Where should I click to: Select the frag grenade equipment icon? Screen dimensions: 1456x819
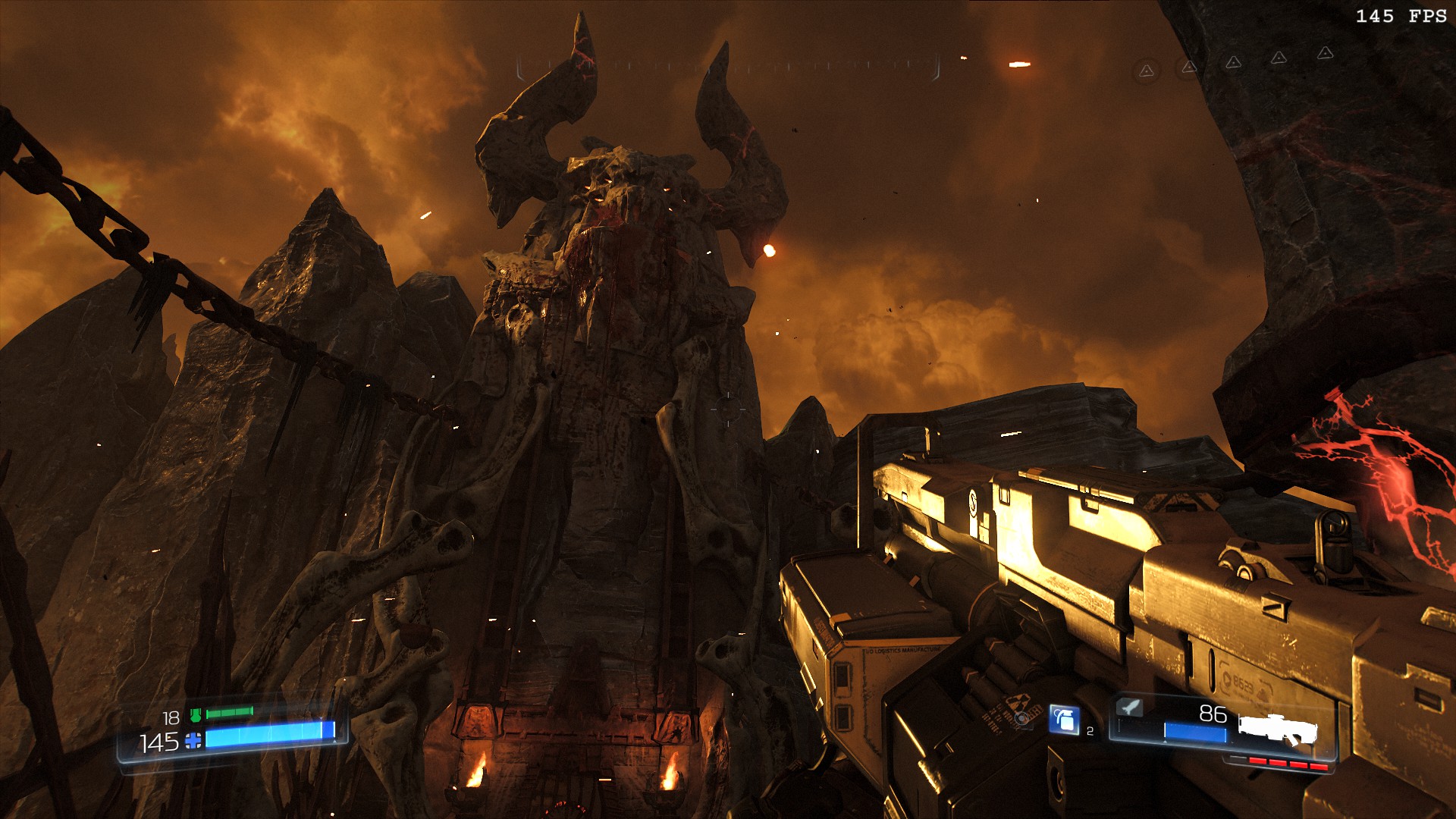(1063, 719)
